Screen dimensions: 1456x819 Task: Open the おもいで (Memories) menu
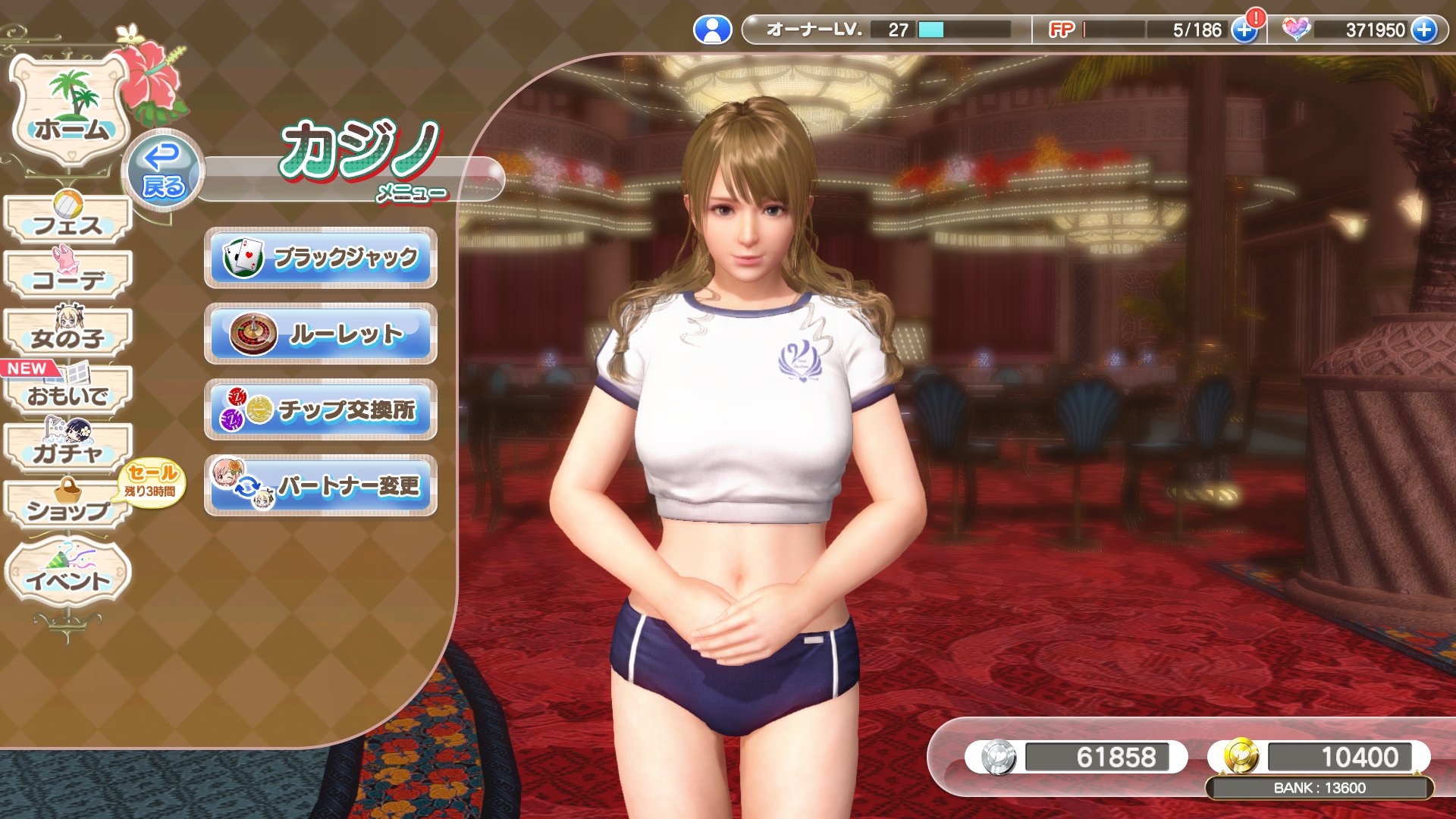pyautogui.click(x=68, y=391)
